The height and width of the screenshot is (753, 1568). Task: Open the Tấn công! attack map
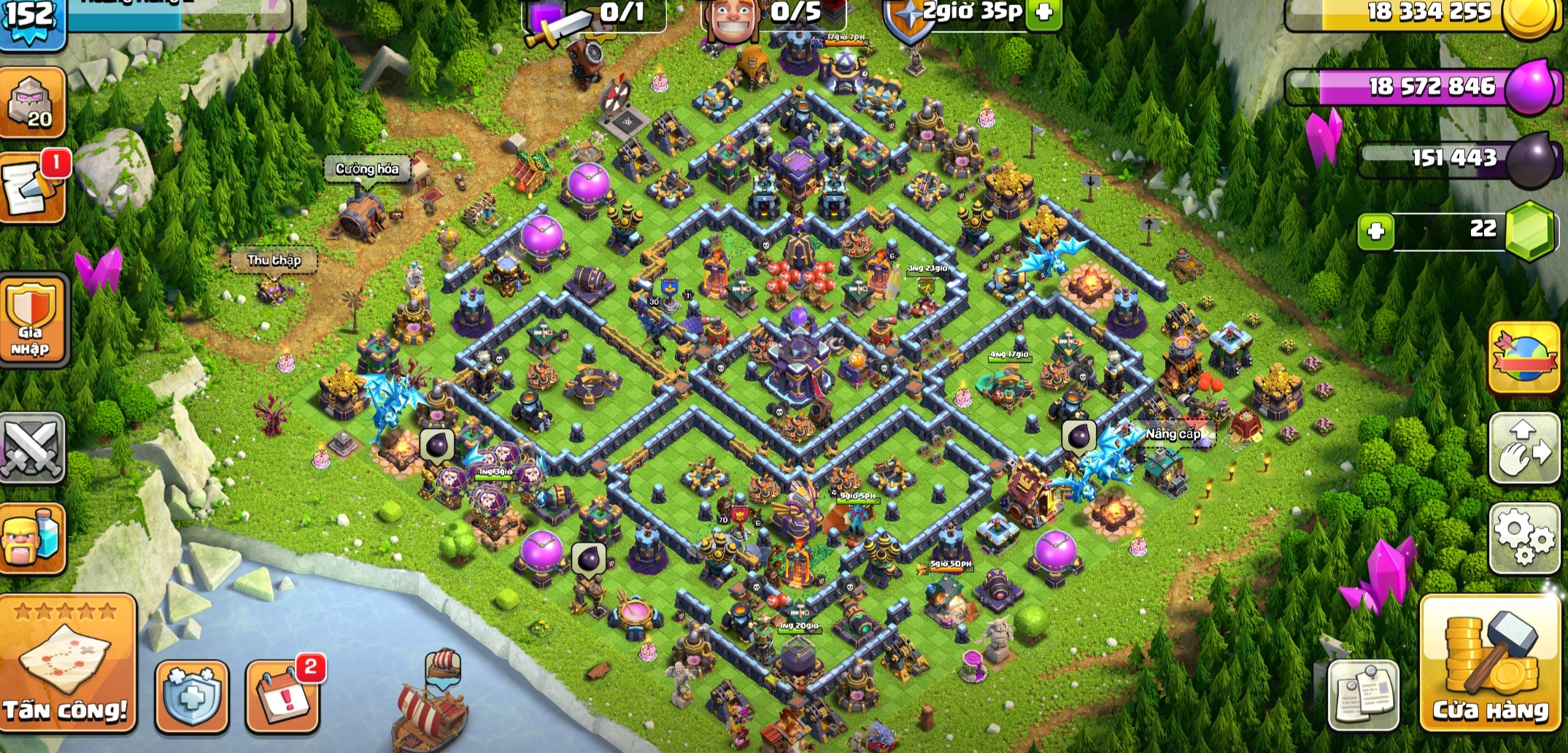tap(68, 663)
